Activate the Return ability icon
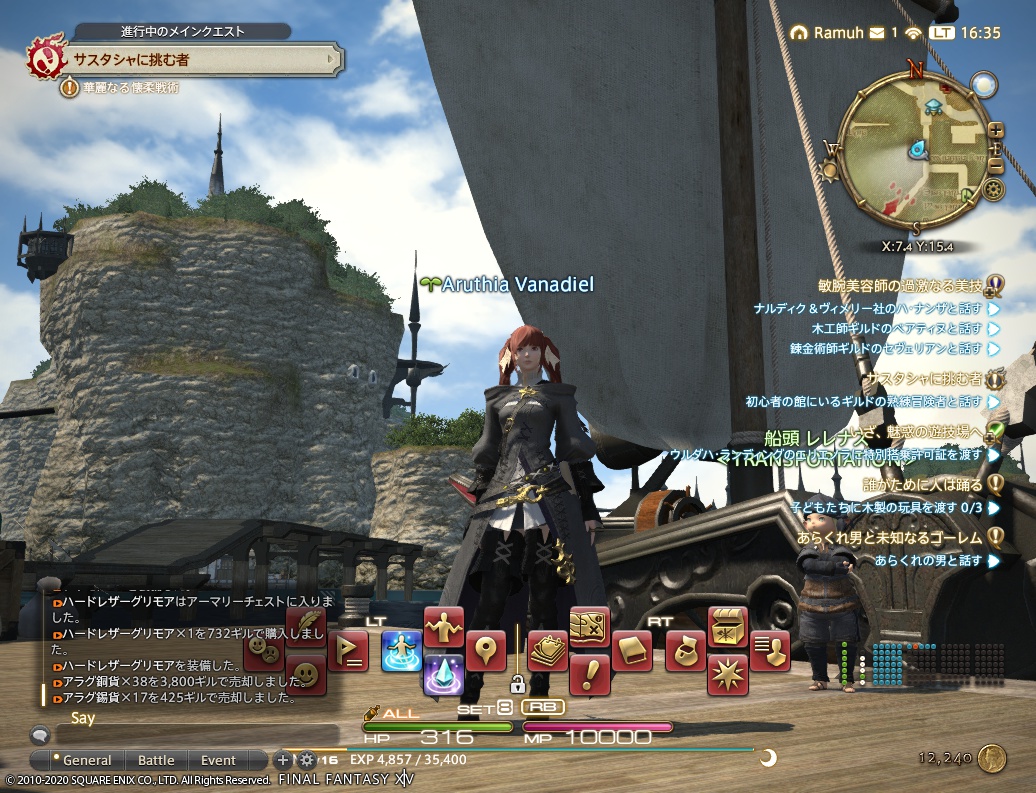The width and height of the screenshot is (1036, 793). pyautogui.click(x=401, y=651)
